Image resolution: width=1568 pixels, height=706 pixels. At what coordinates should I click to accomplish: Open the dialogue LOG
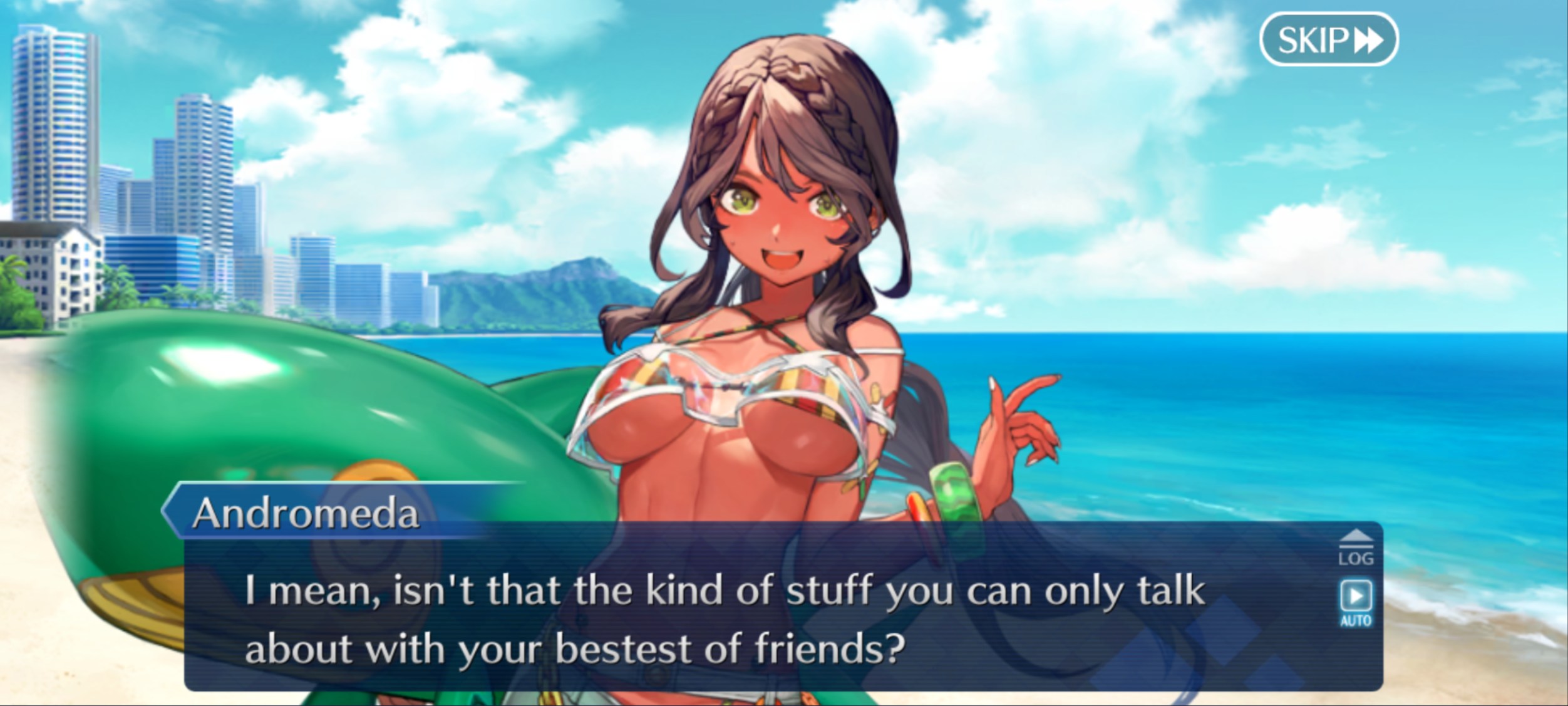[1356, 549]
